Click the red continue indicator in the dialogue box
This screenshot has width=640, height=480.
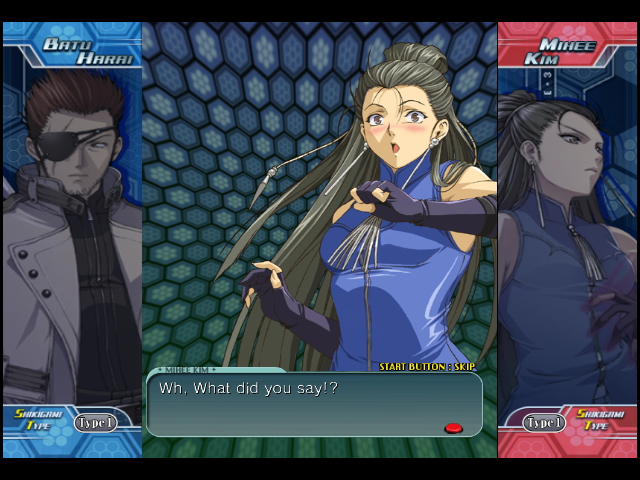point(453,428)
